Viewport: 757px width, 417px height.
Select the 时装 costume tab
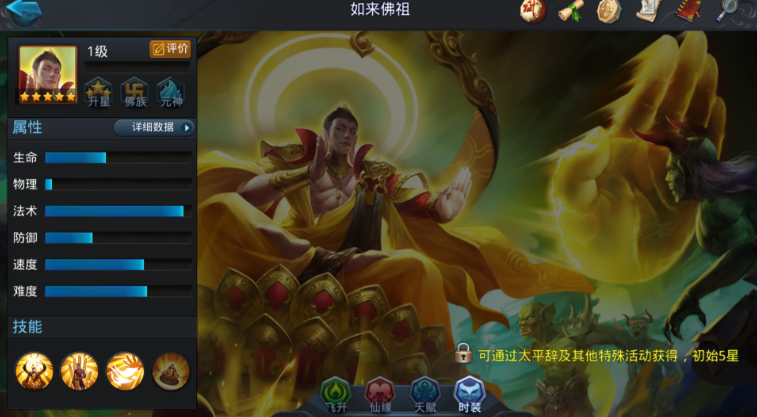click(469, 394)
